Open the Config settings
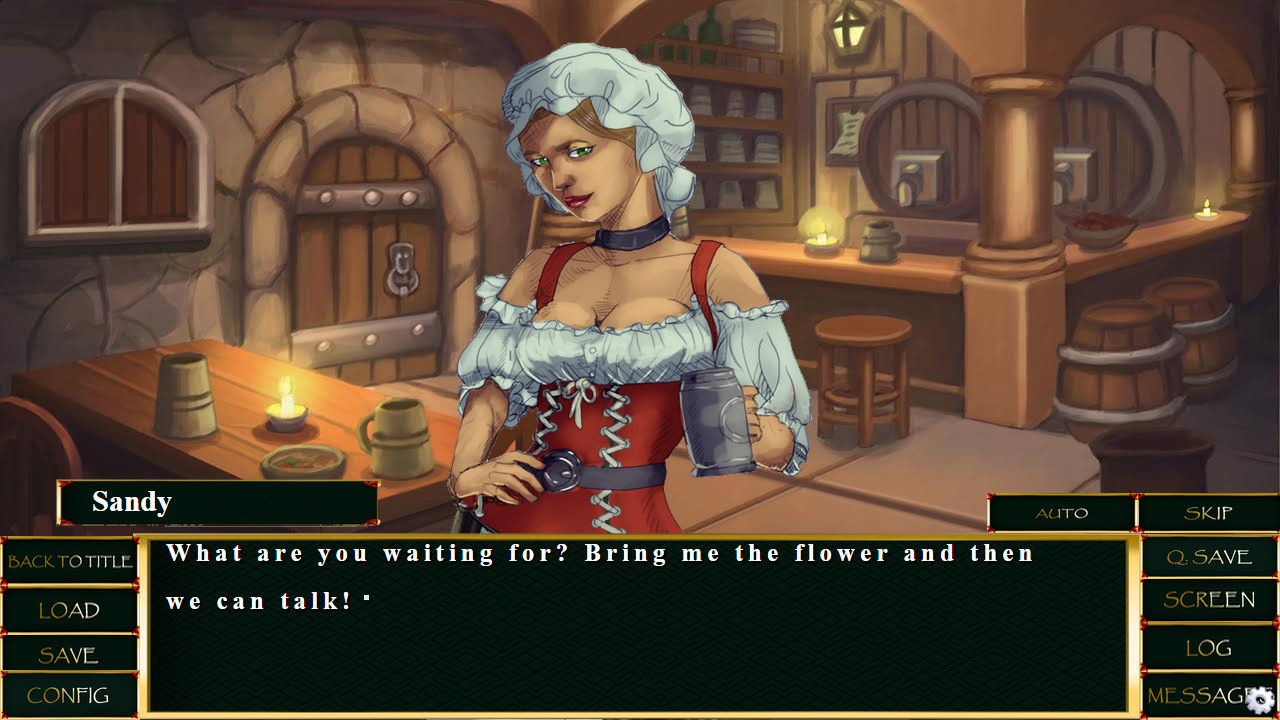Viewport: 1280px width, 720px height. [x=69, y=696]
